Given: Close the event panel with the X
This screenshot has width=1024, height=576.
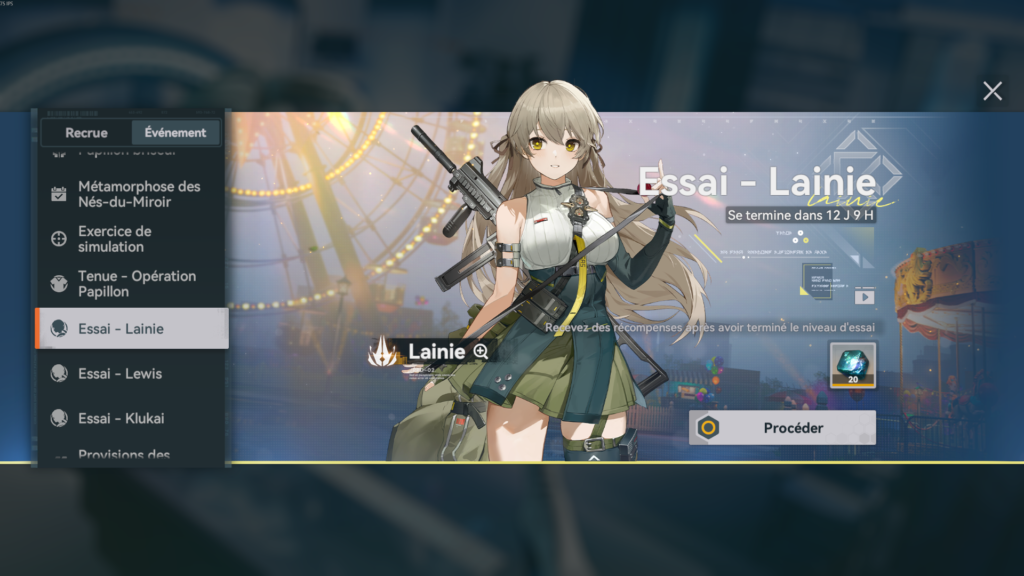Looking at the screenshot, I should click(992, 92).
